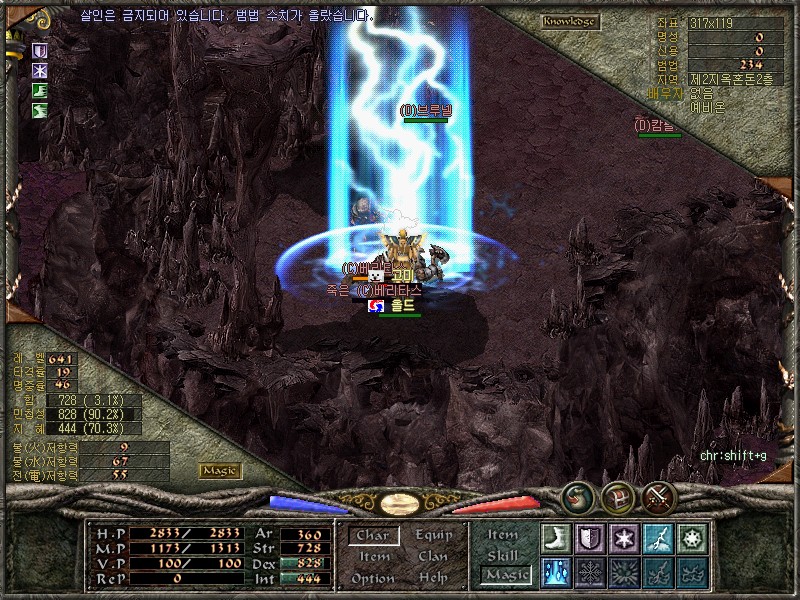Screen dimensions: 800x600
Task: Open the Equip menu entry
Action: point(433,535)
